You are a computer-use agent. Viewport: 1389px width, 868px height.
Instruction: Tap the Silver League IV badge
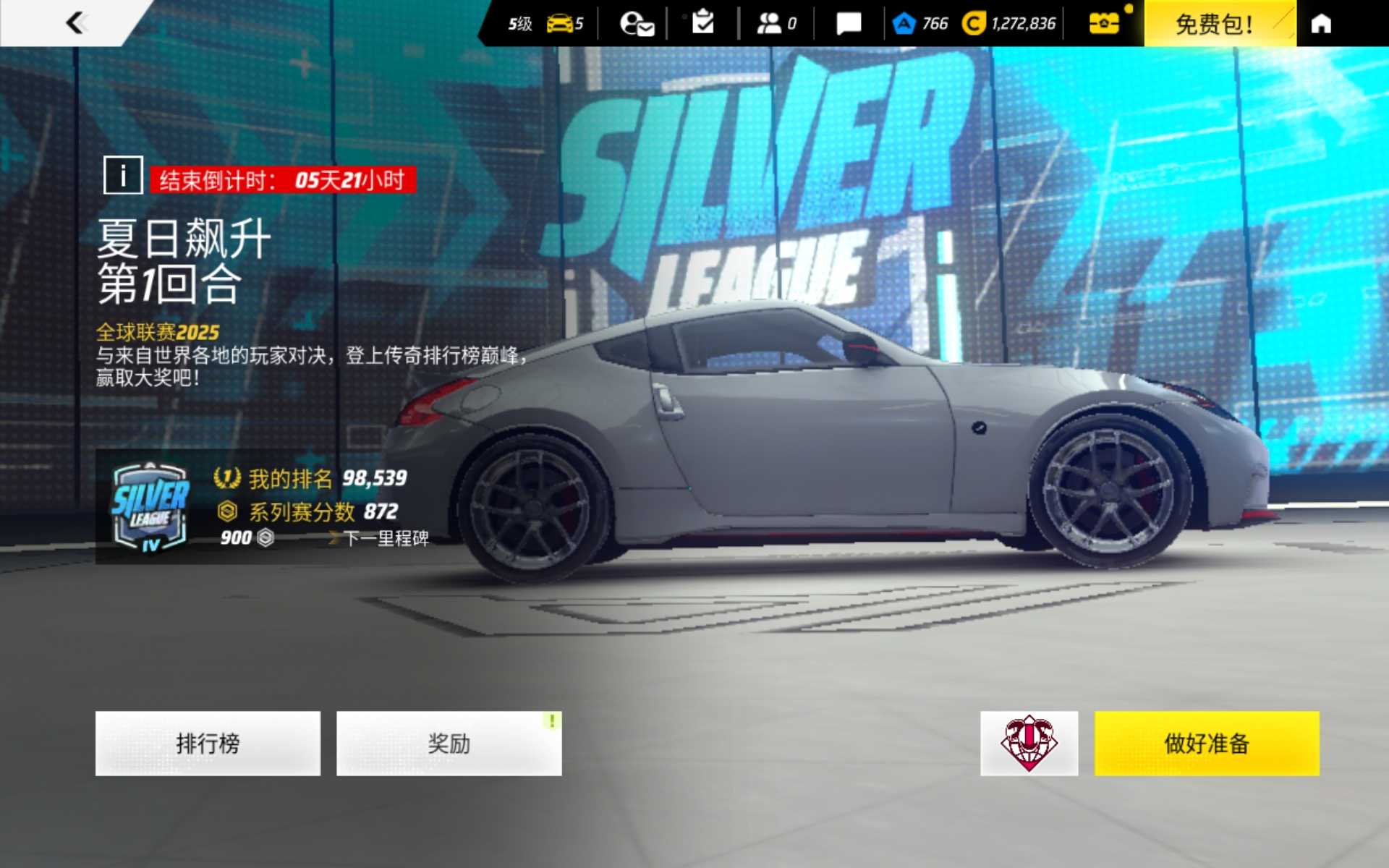[x=150, y=507]
